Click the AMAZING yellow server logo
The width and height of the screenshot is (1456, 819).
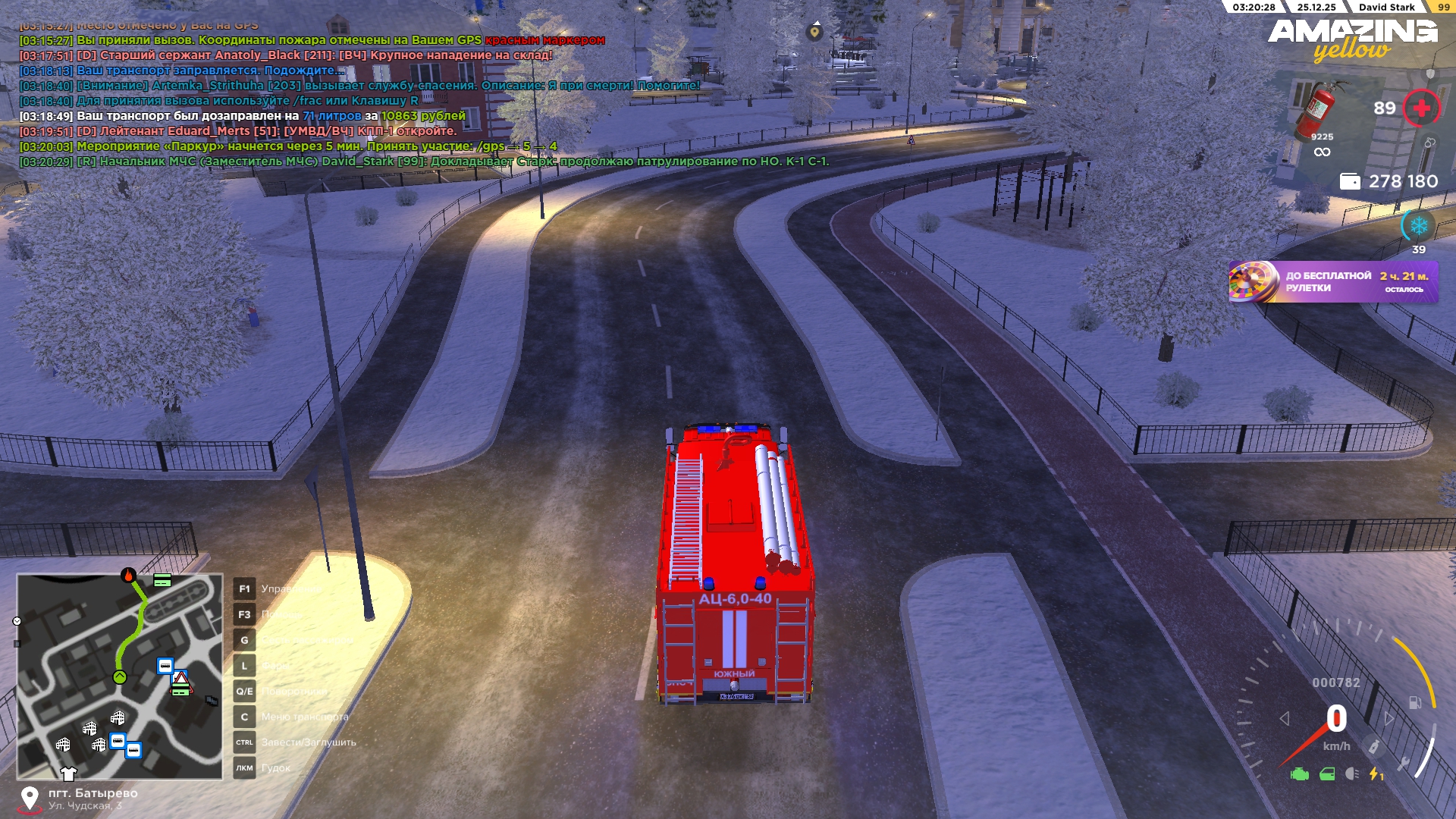tap(1353, 39)
